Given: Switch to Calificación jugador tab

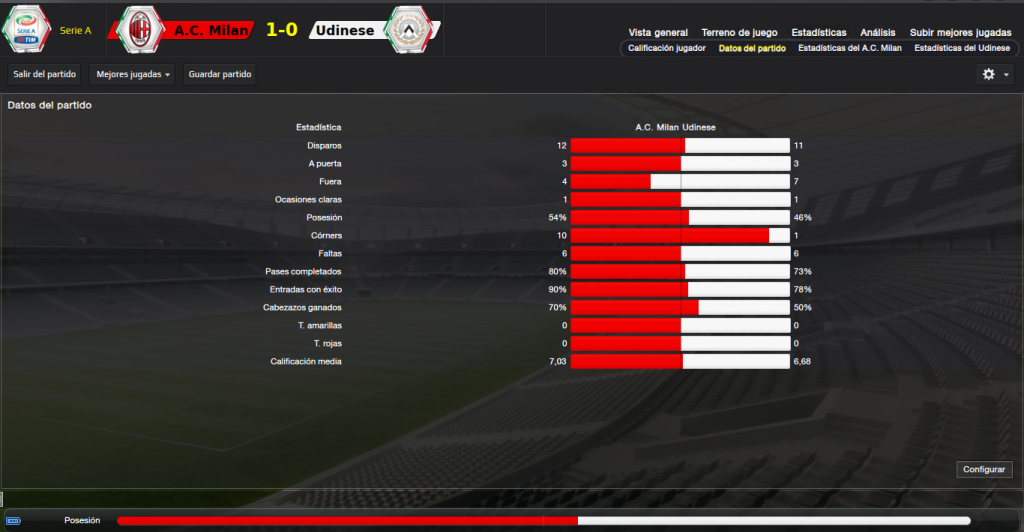Looking at the screenshot, I should [667, 48].
